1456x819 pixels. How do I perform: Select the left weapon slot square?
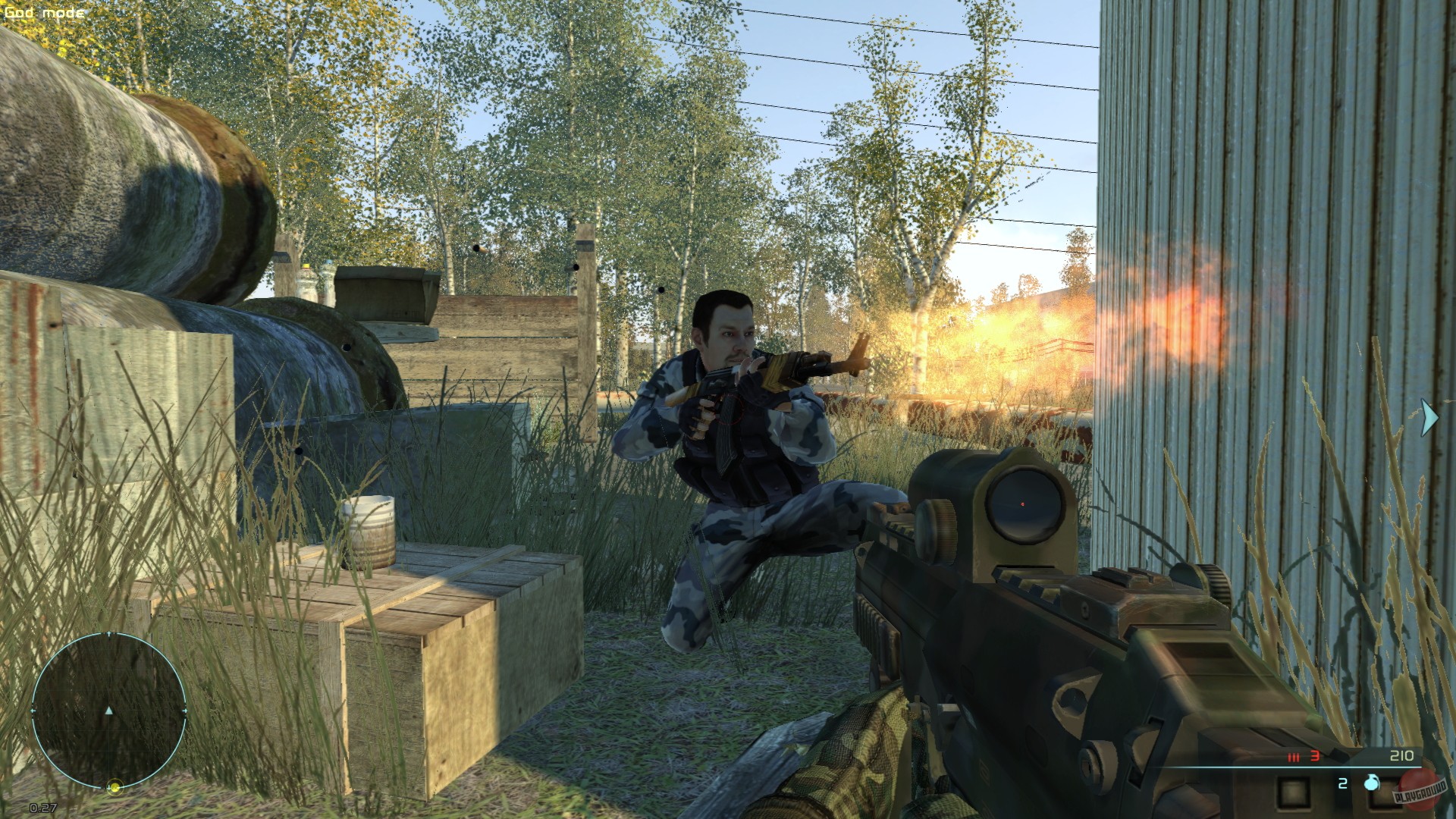pyautogui.click(x=1294, y=793)
